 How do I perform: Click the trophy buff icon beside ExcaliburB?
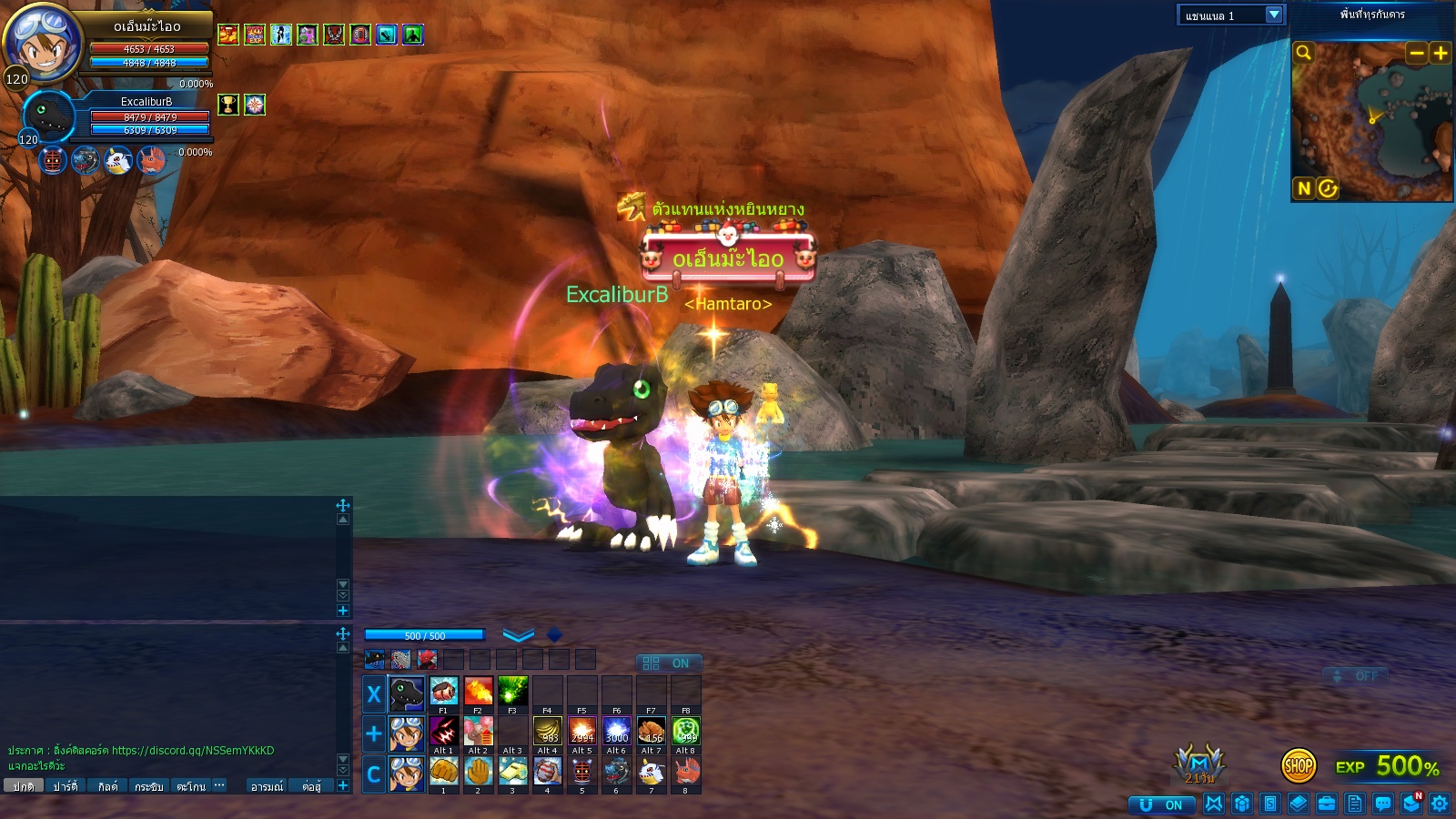(x=228, y=105)
